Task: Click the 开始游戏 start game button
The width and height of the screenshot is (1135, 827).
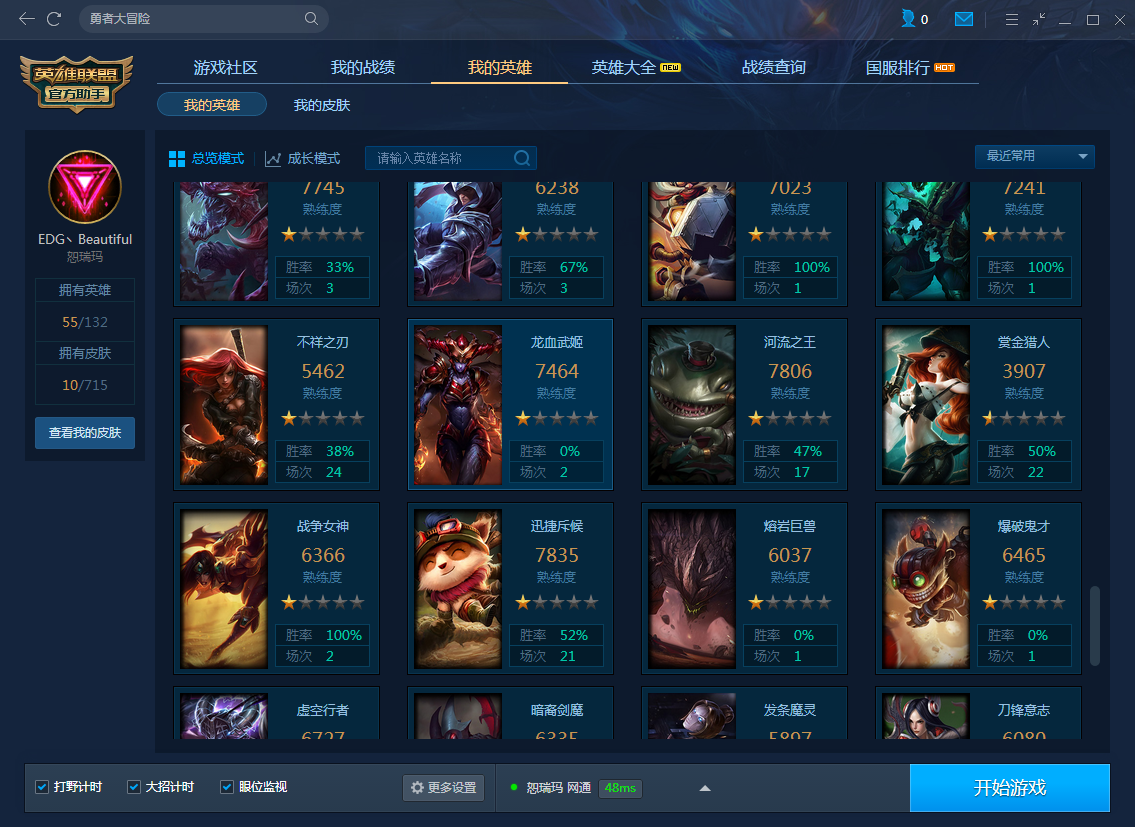Action: point(1009,788)
